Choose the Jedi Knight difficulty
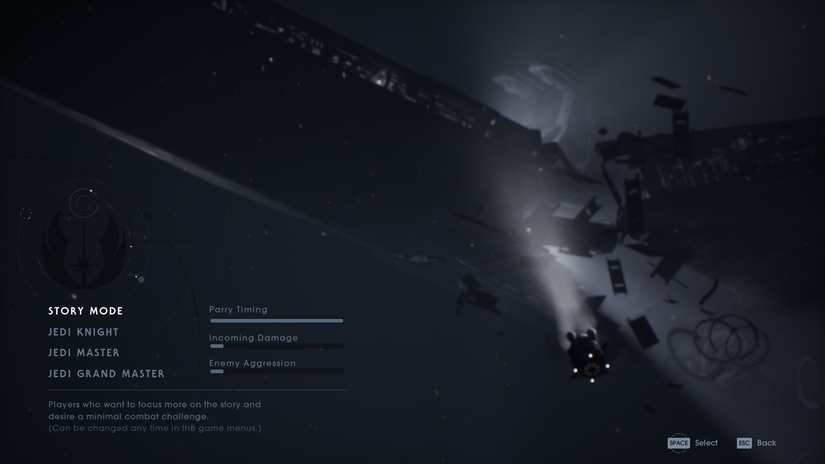Image resolution: width=825 pixels, height=464 pixels. click(x=84, y=332)
